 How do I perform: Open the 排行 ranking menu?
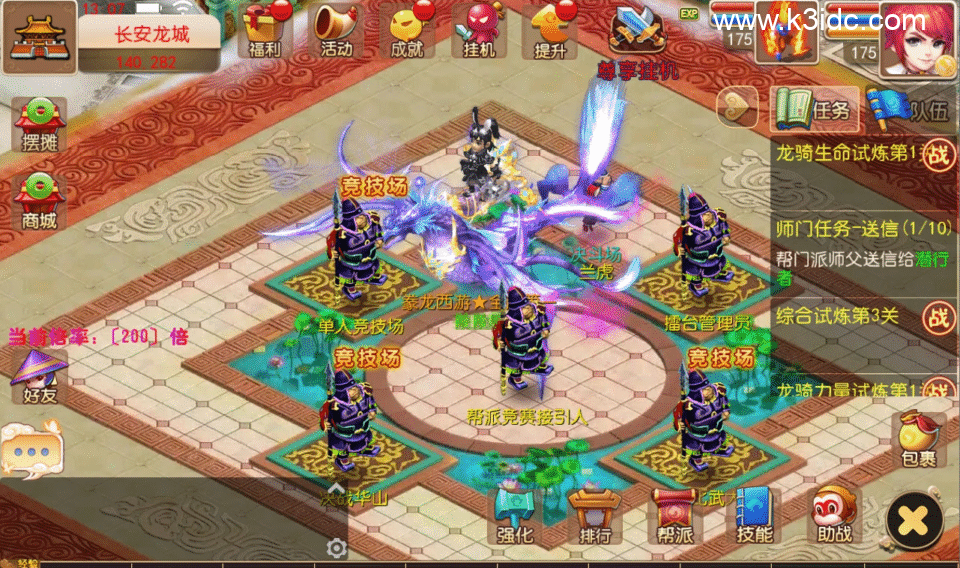coord(594,516)
